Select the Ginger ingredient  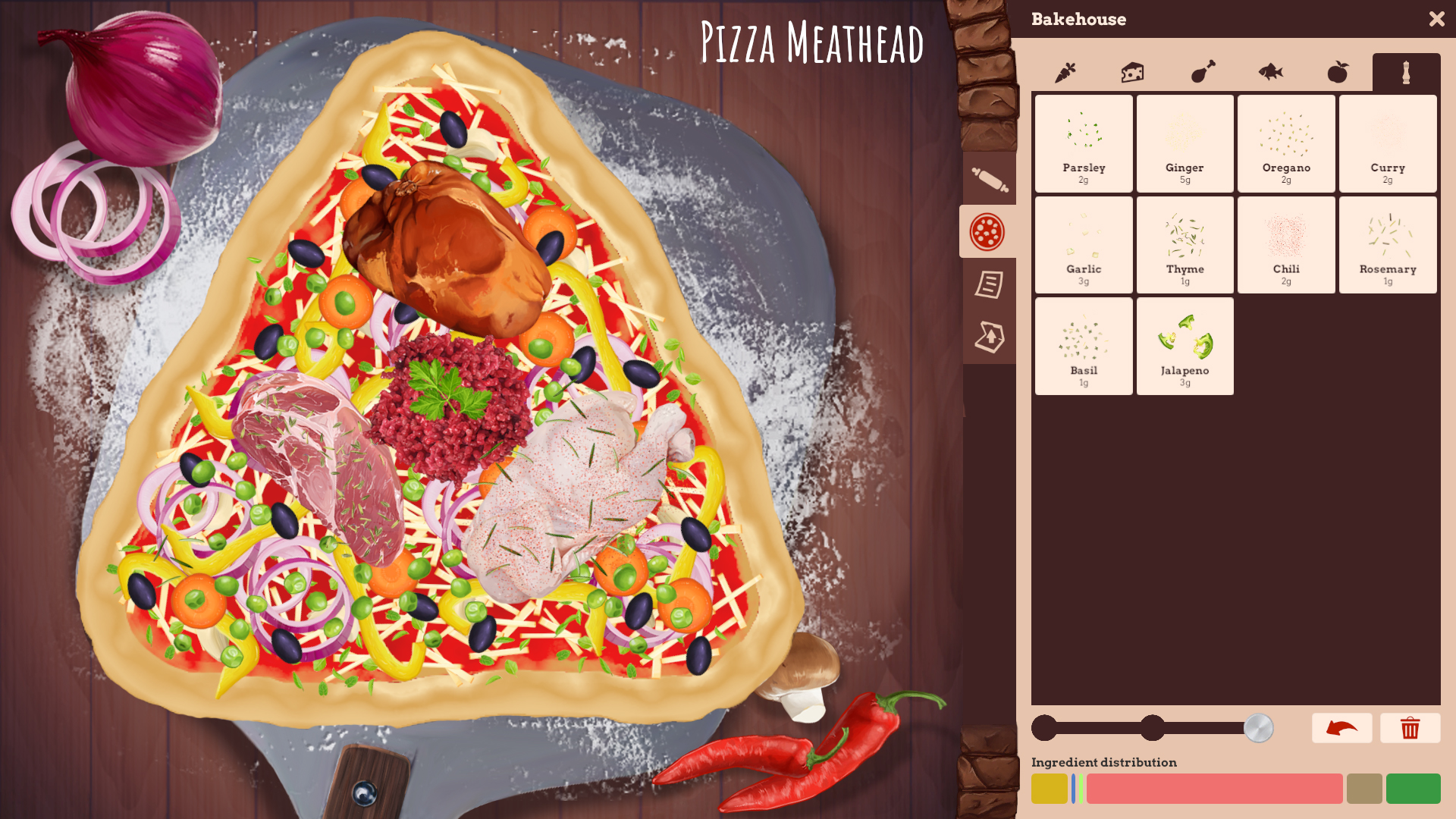coord(1185,143)
